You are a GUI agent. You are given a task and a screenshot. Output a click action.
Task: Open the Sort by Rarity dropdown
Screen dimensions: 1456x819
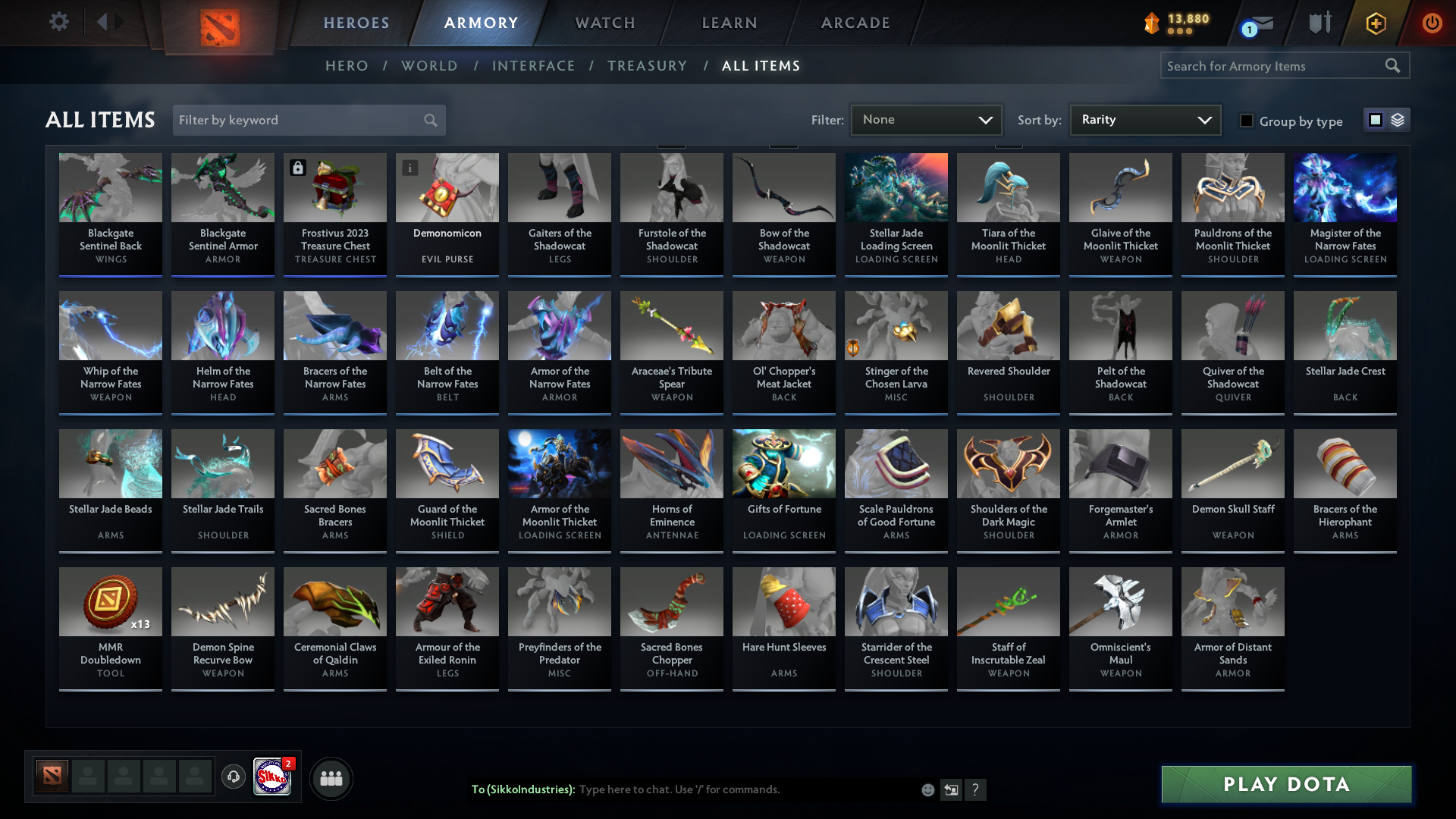click(1144, 119)
